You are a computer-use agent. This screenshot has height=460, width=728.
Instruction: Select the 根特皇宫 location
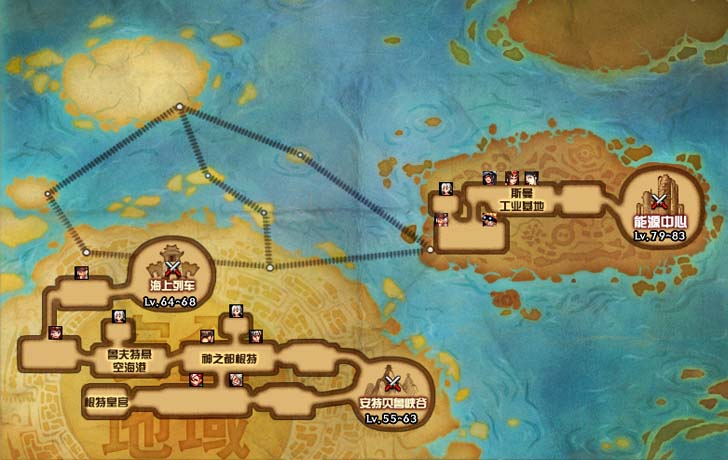108,402
